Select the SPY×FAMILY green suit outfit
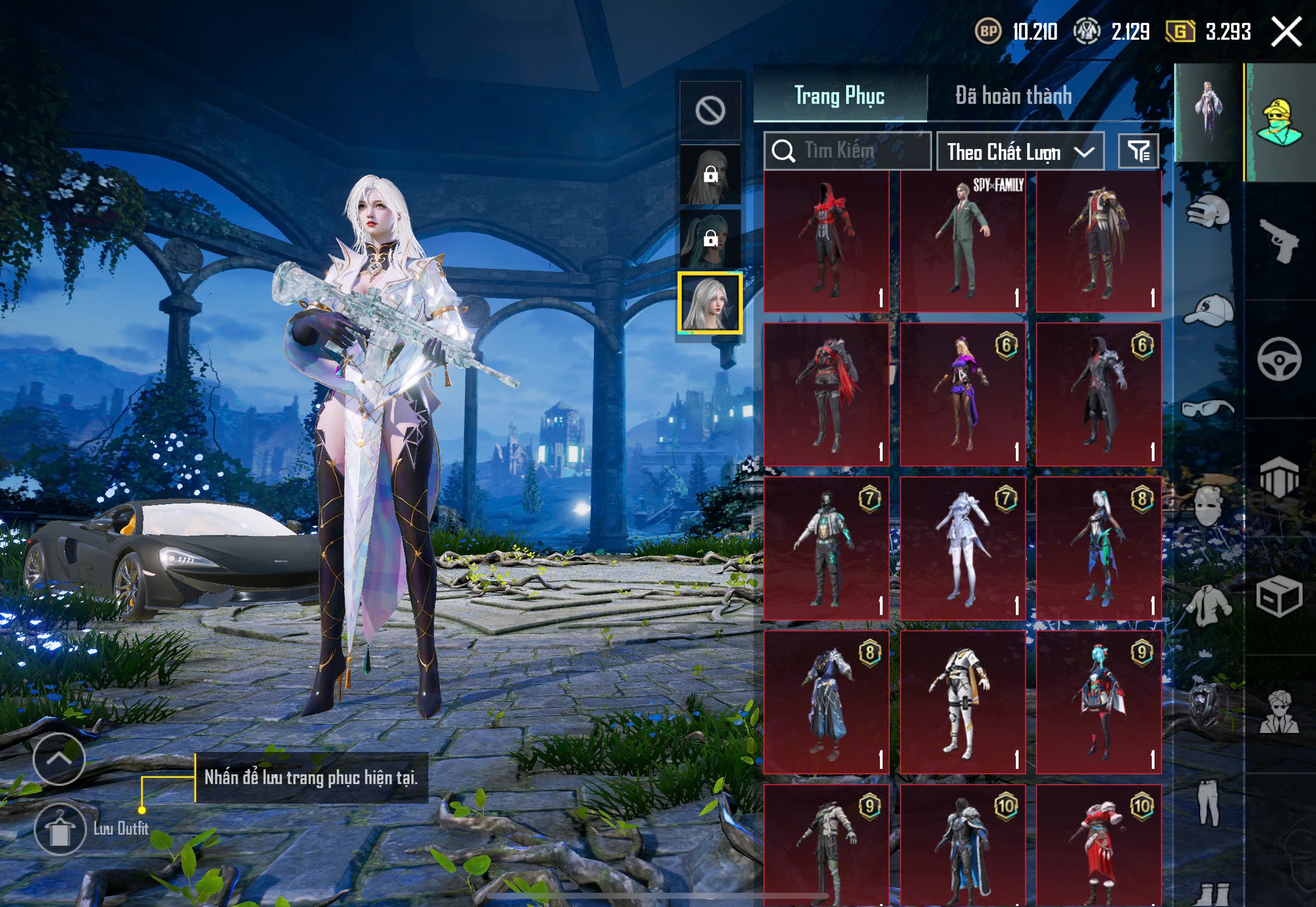The image size is (1316, 907). coord(963,241)
